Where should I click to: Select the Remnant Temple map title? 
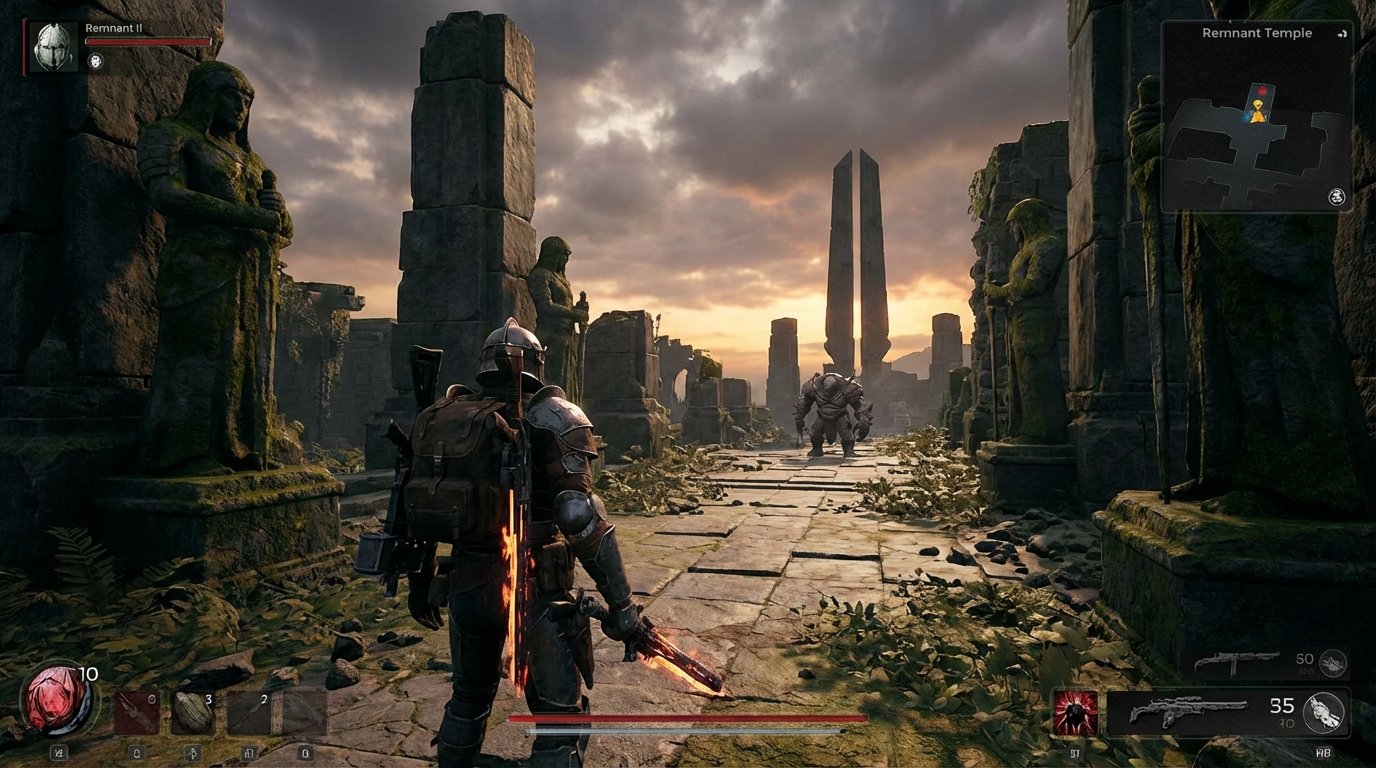click(x=1257, y=32)
